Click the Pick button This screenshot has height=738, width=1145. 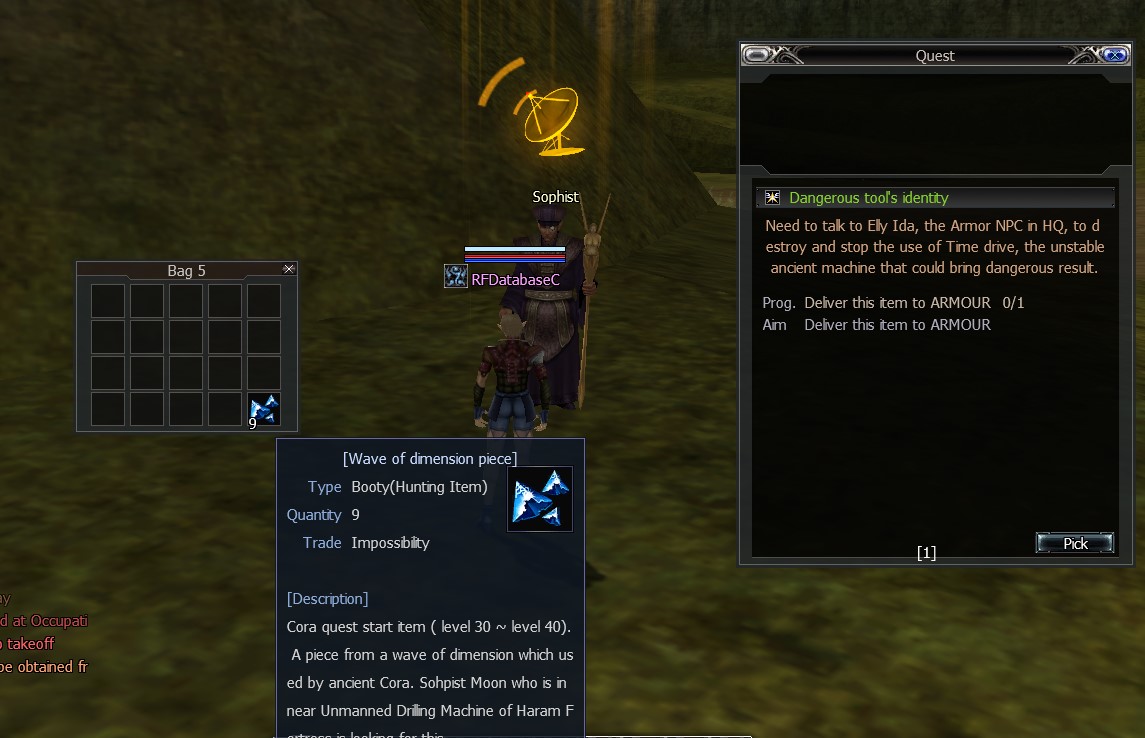click(1075, 543)
